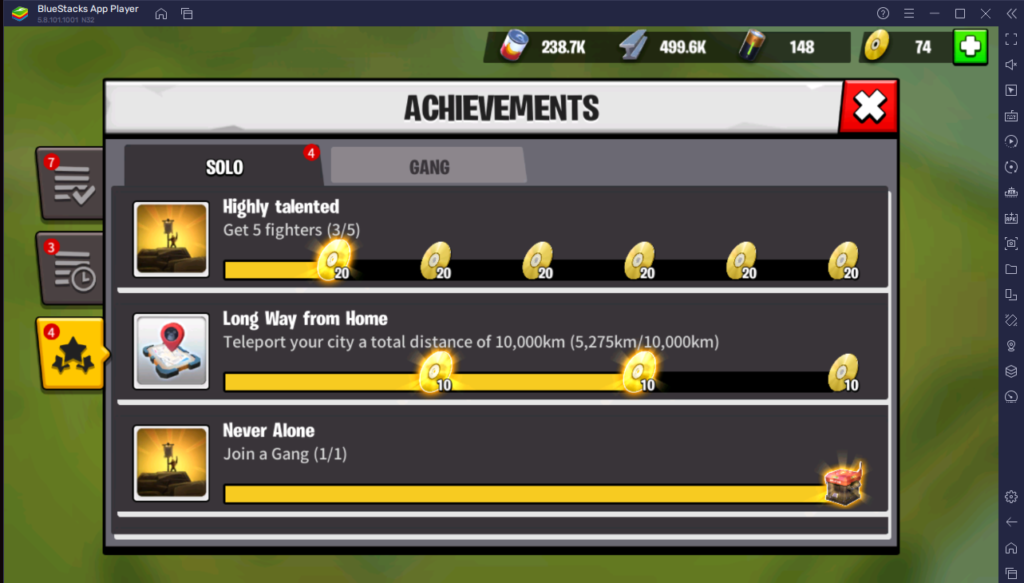Select the Highly talented achievement icon

click(x=171, y=239)
